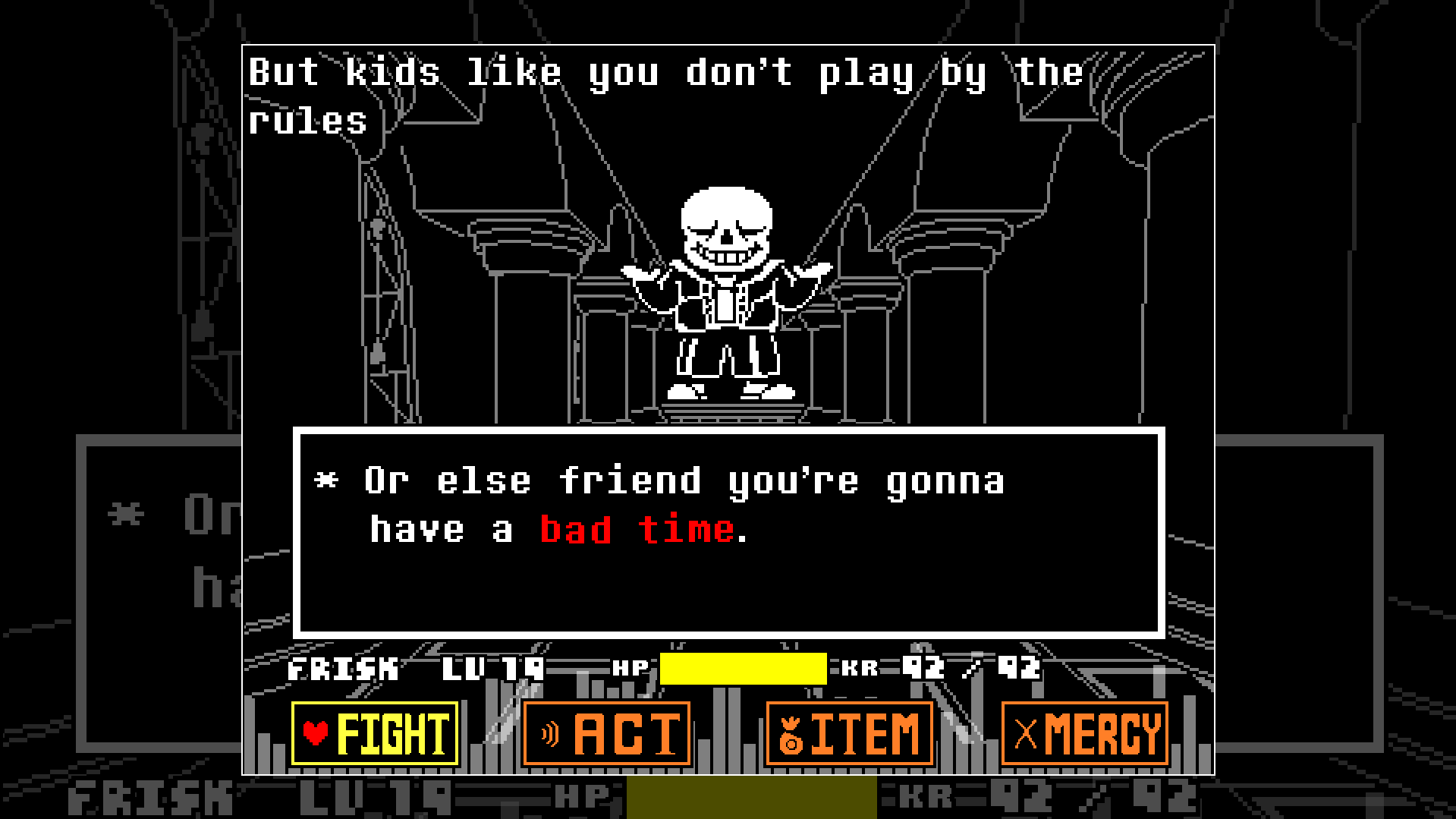Click the red 'bad time' text
1456x819 pixels.
pos(637,530)
